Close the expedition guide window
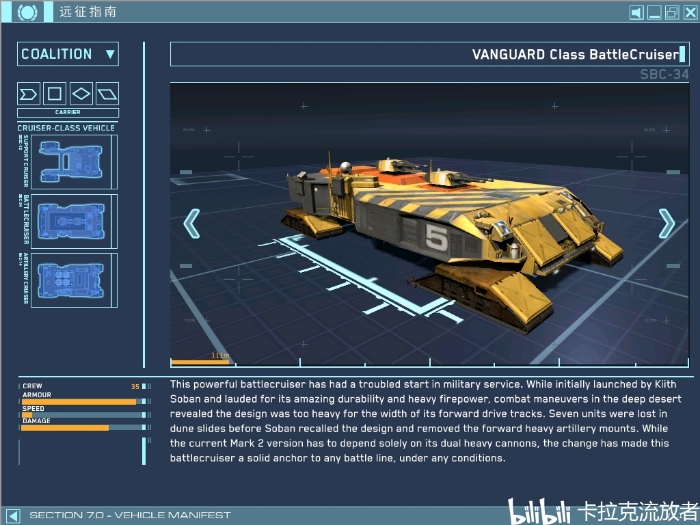Viewport: 700px width, 525px height. click(x=689, y=13)
